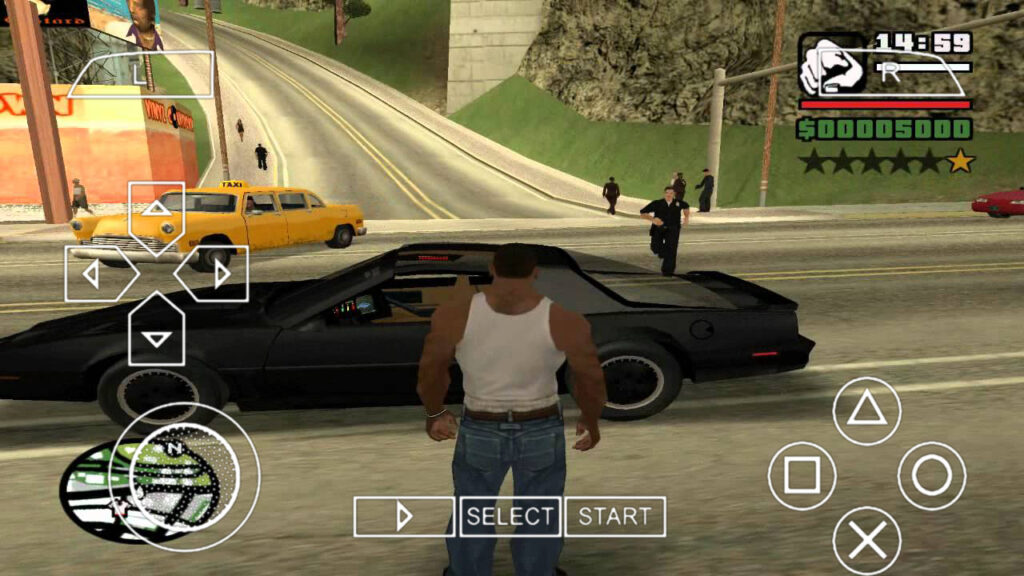Tap the square action button
The image size is (1024, 576).
[x=802, y=476]
